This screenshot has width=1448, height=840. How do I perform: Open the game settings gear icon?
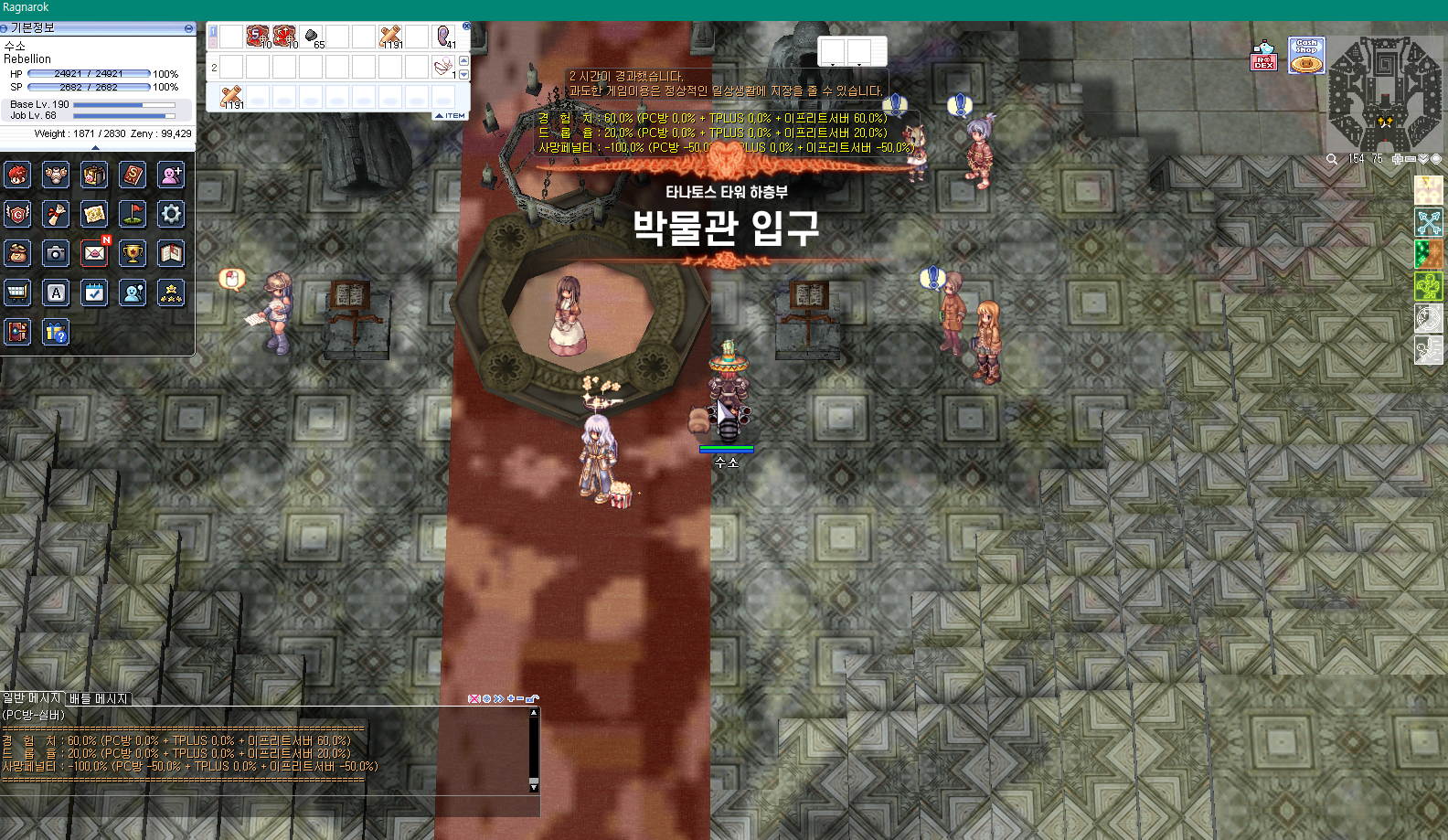[x=171, y=213]
